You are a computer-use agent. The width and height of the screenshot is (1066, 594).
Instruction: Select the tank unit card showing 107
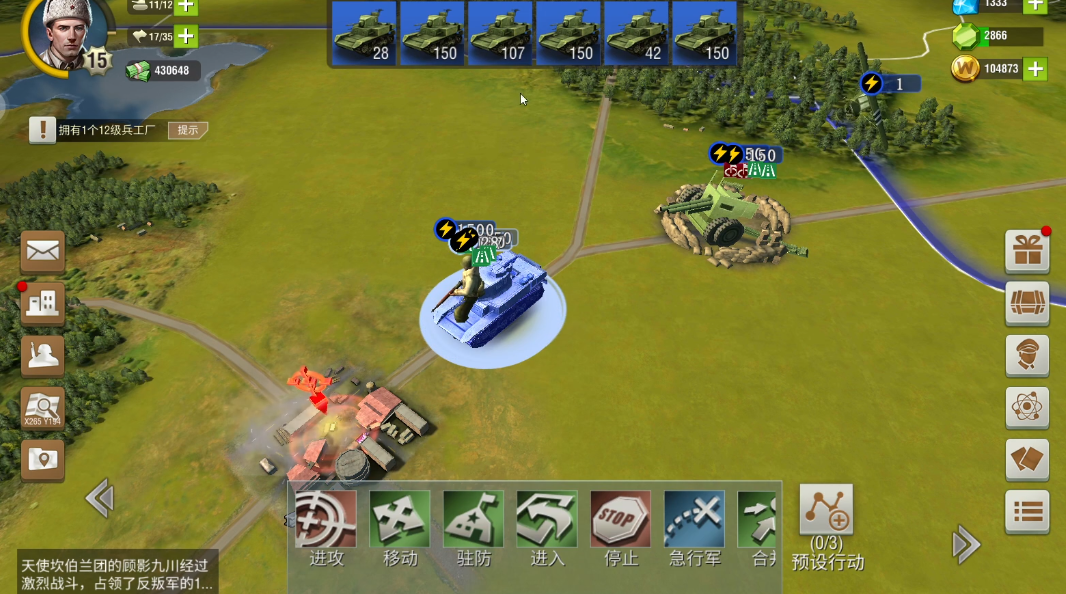pyautogui.click(x=500, y=33)
